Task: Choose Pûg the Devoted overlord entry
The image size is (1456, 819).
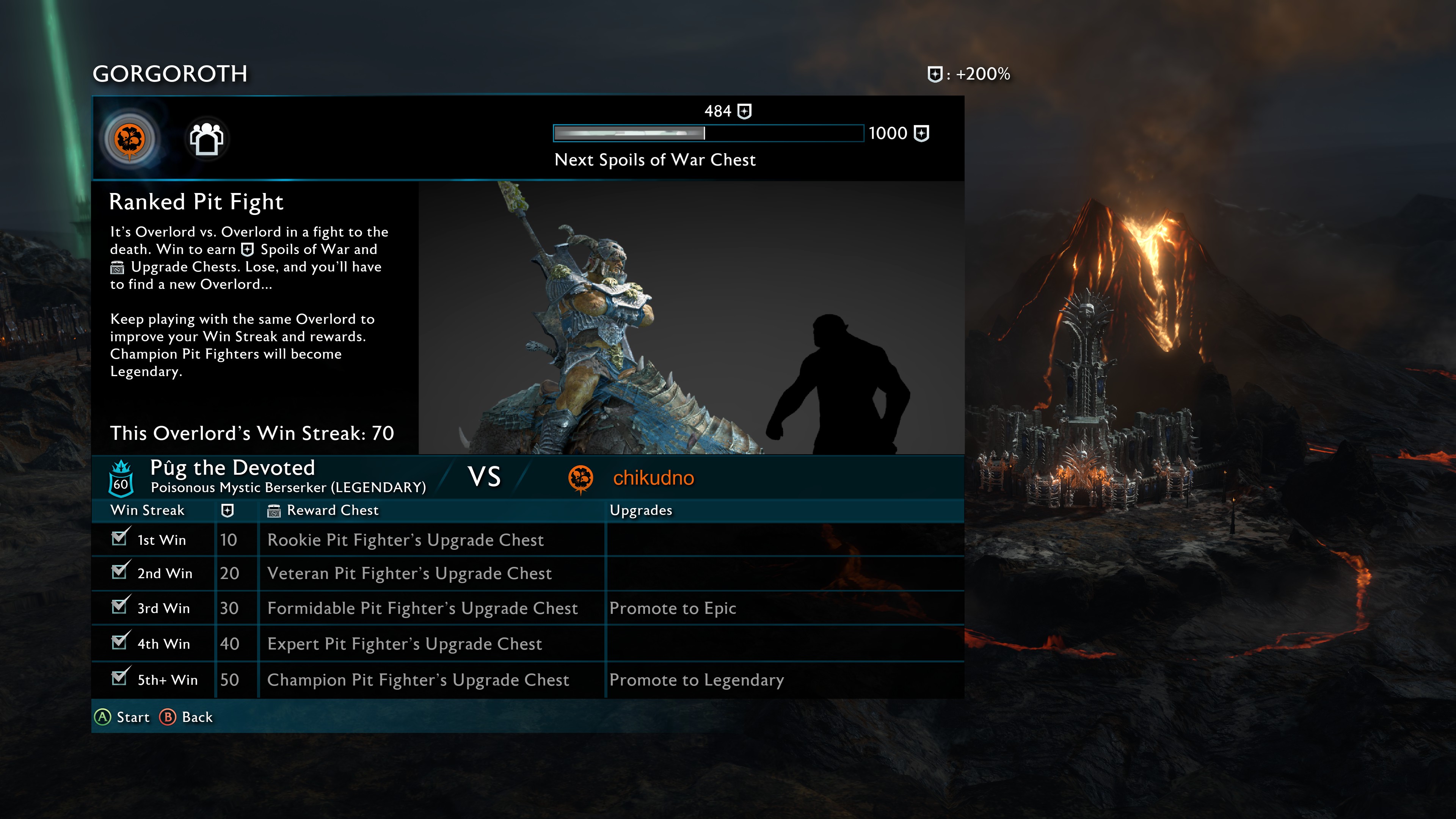Action: pos(232,469)
